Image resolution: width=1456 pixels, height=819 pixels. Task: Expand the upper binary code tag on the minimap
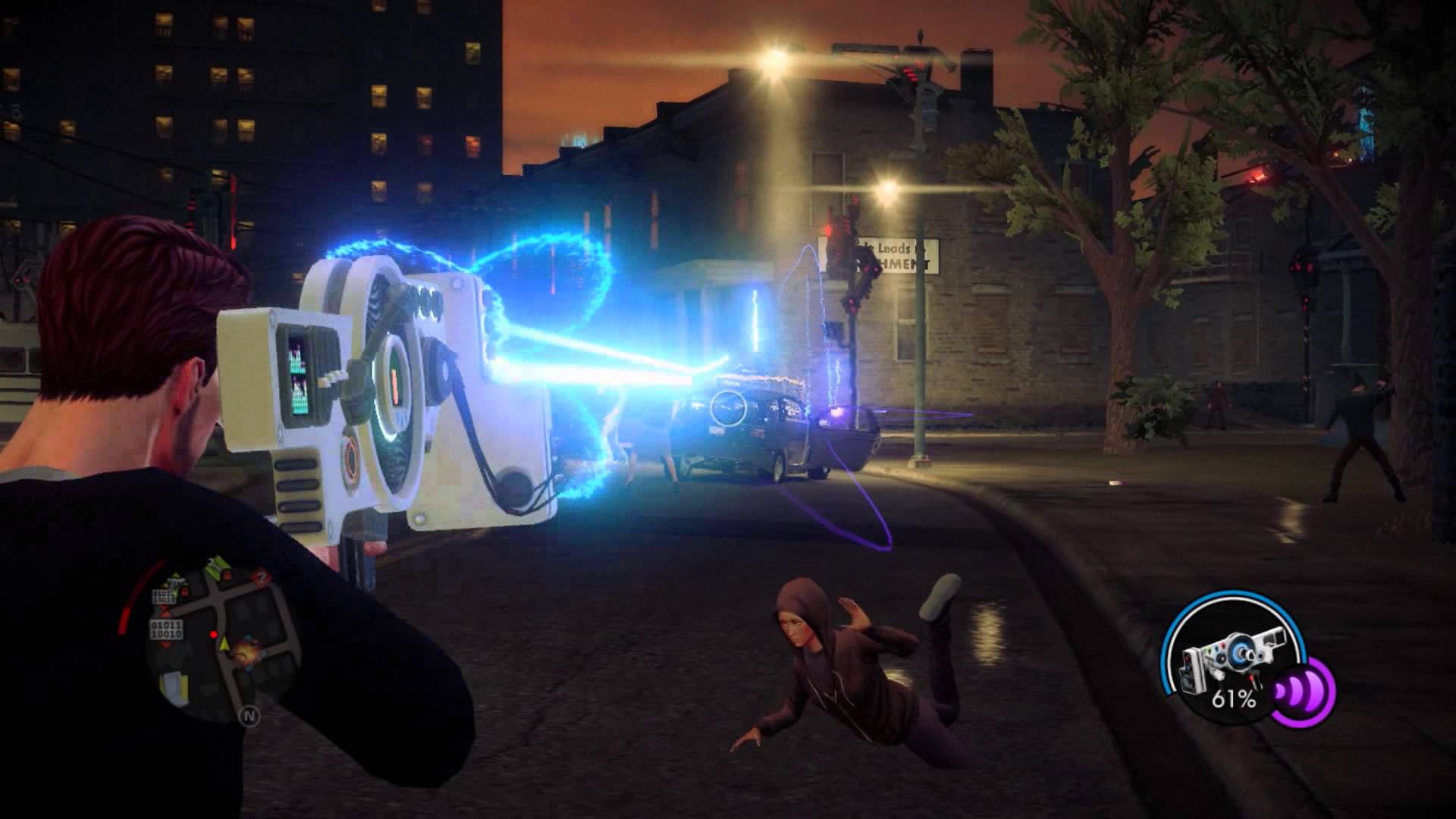[164, 596]
